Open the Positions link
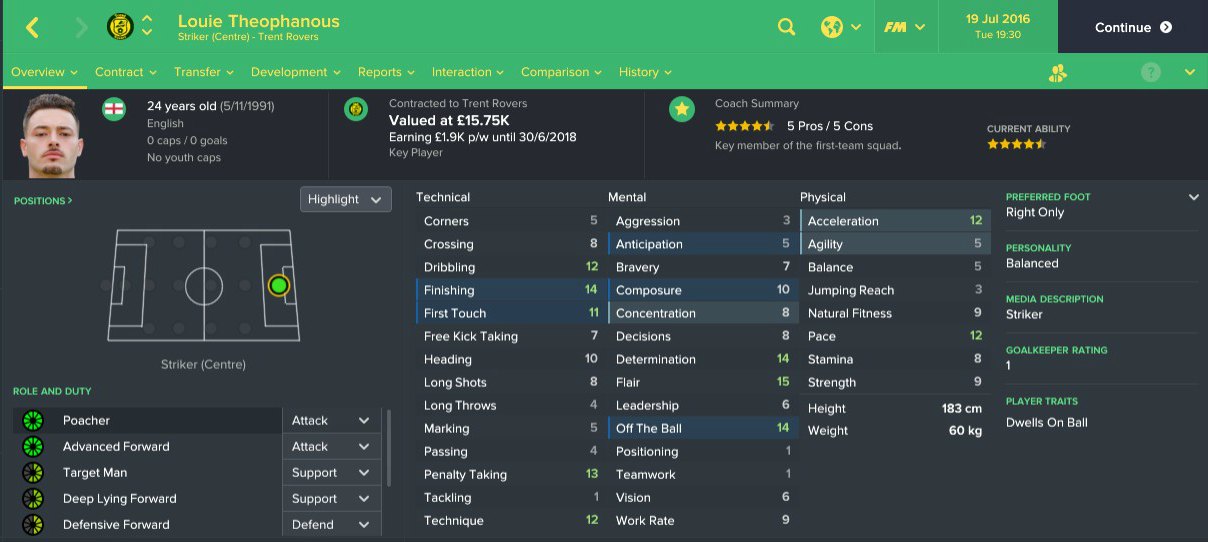 [43, 201]
